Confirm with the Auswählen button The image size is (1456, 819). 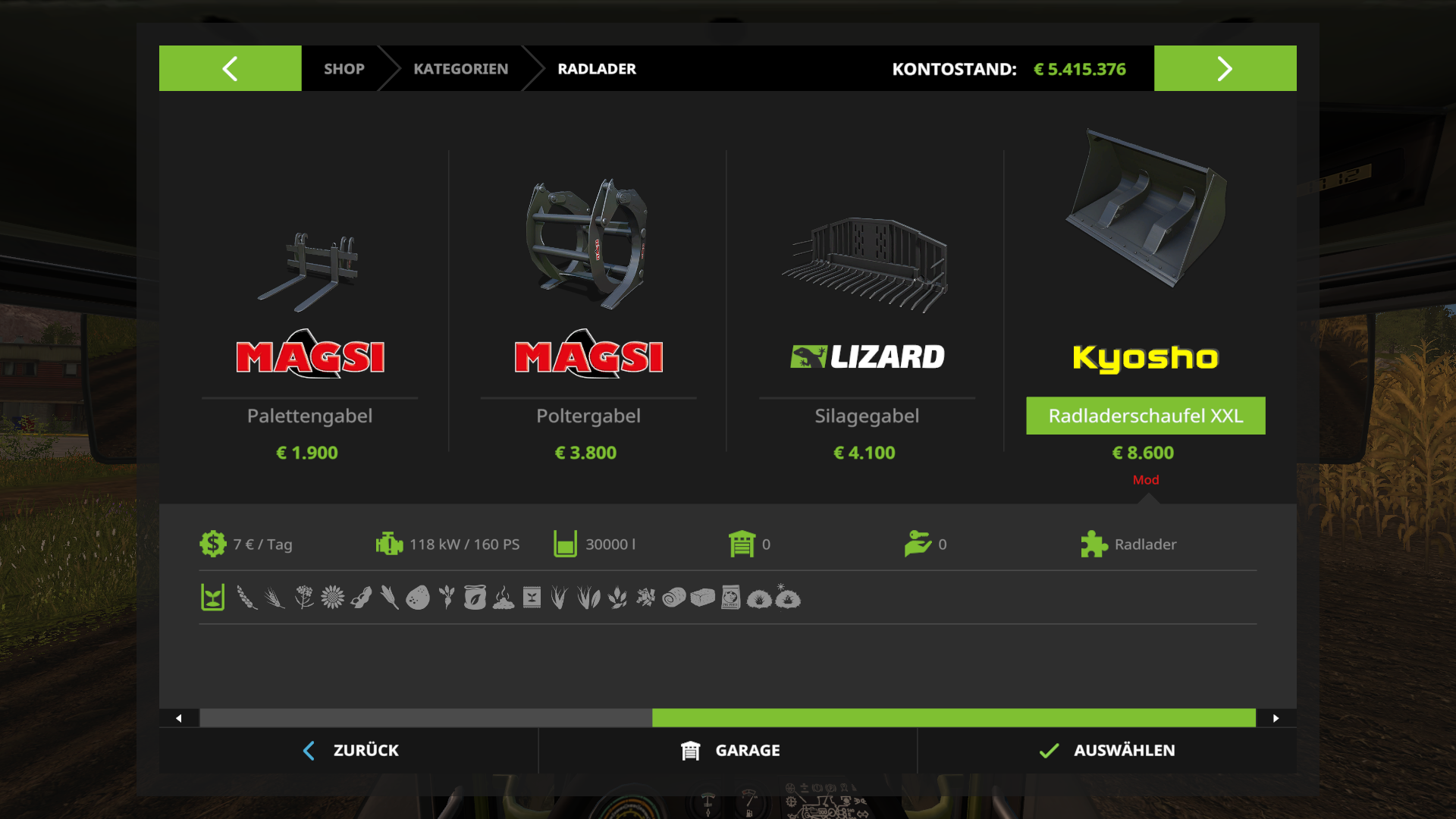point(1107,751)
